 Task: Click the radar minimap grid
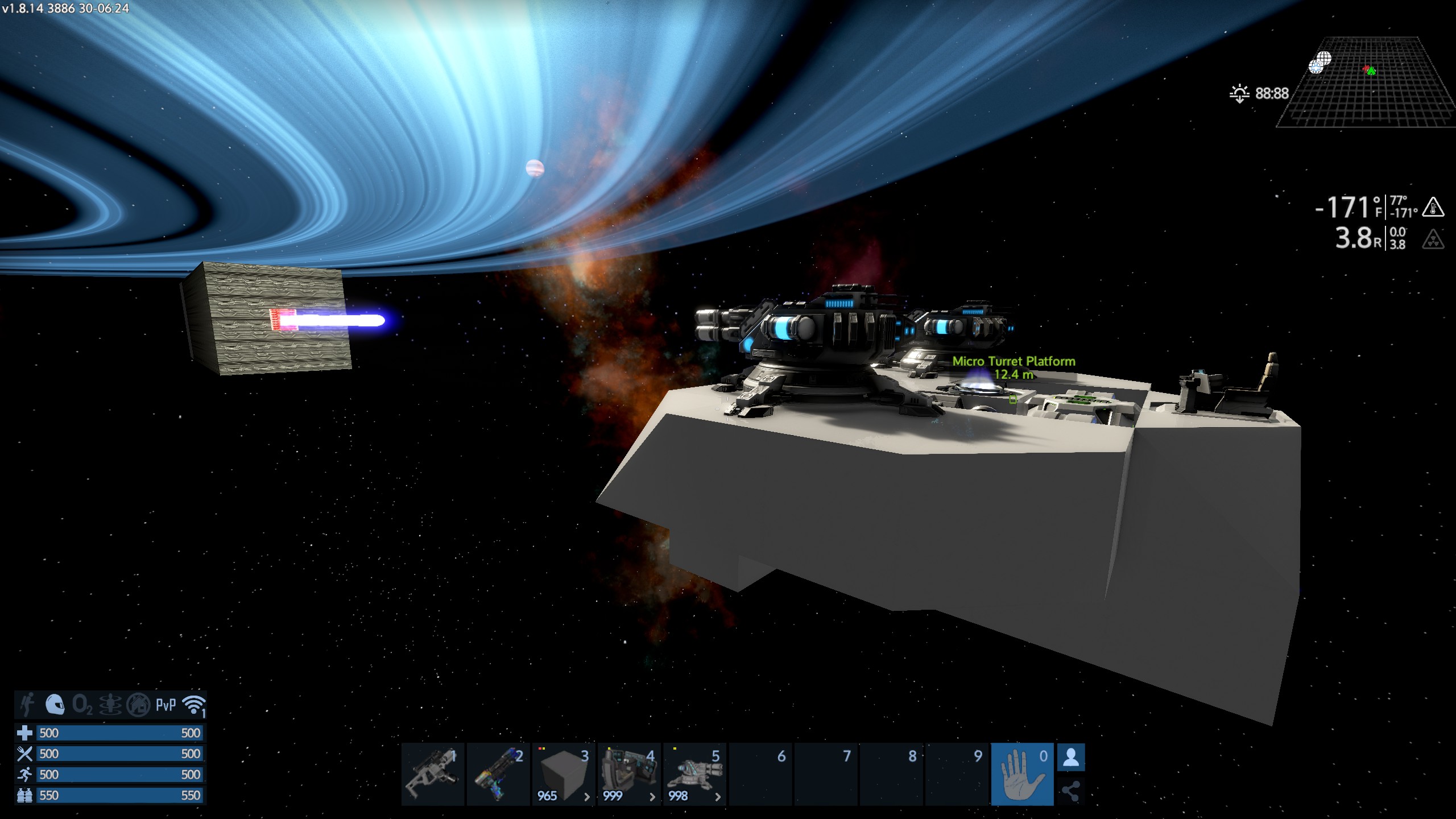[x=1365, y=82]
